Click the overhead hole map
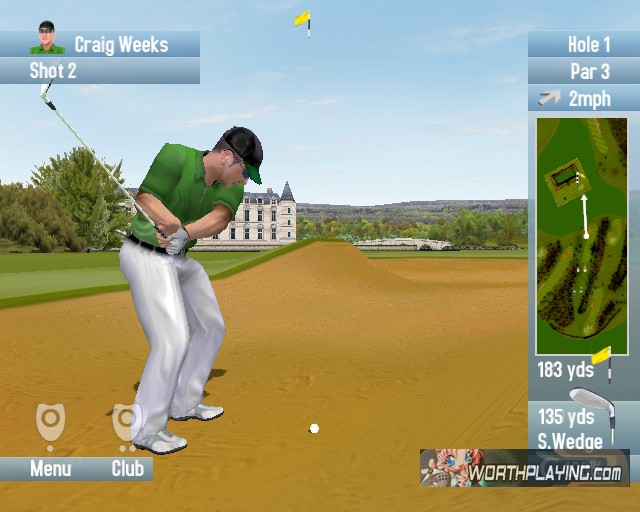The image size is (640, 512). pyautogui.click(x=581, y=236)
